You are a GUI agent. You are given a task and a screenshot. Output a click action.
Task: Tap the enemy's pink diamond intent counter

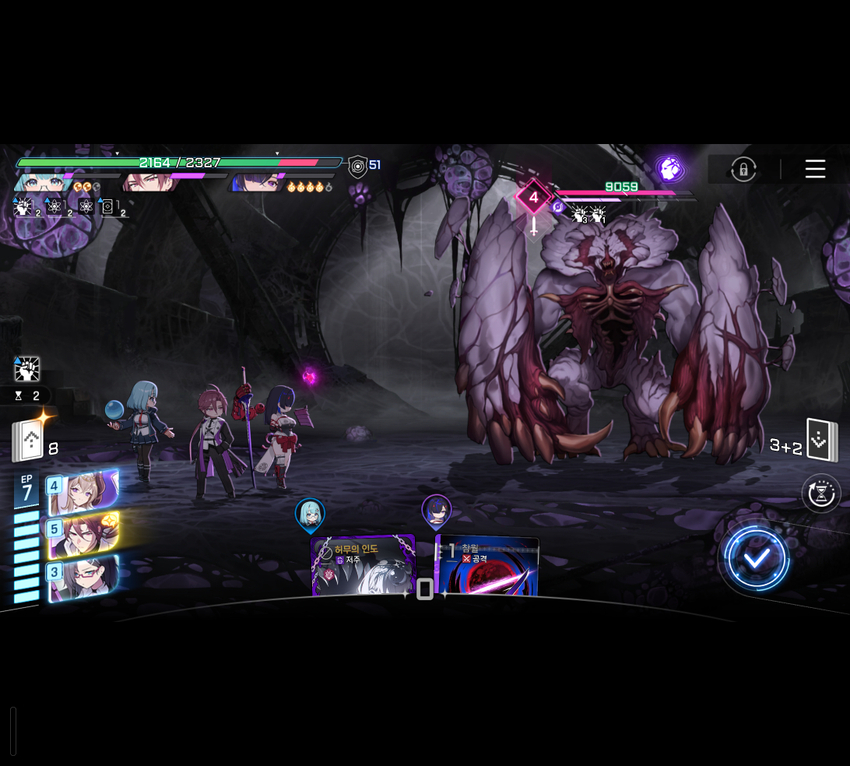pyautogui.click(x=534, y=198)
